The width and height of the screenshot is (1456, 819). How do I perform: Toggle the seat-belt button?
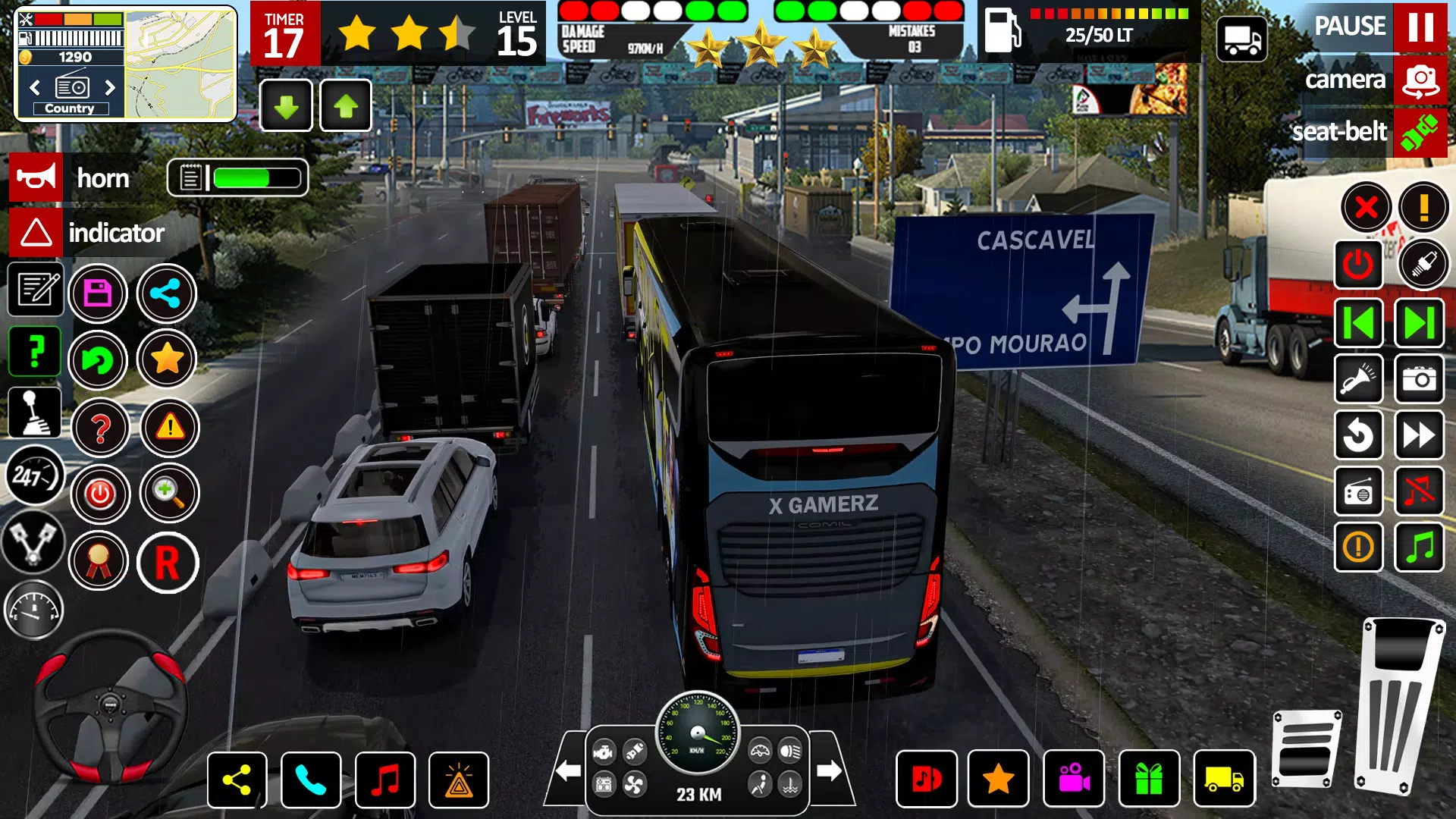[x=1420, y=133]
